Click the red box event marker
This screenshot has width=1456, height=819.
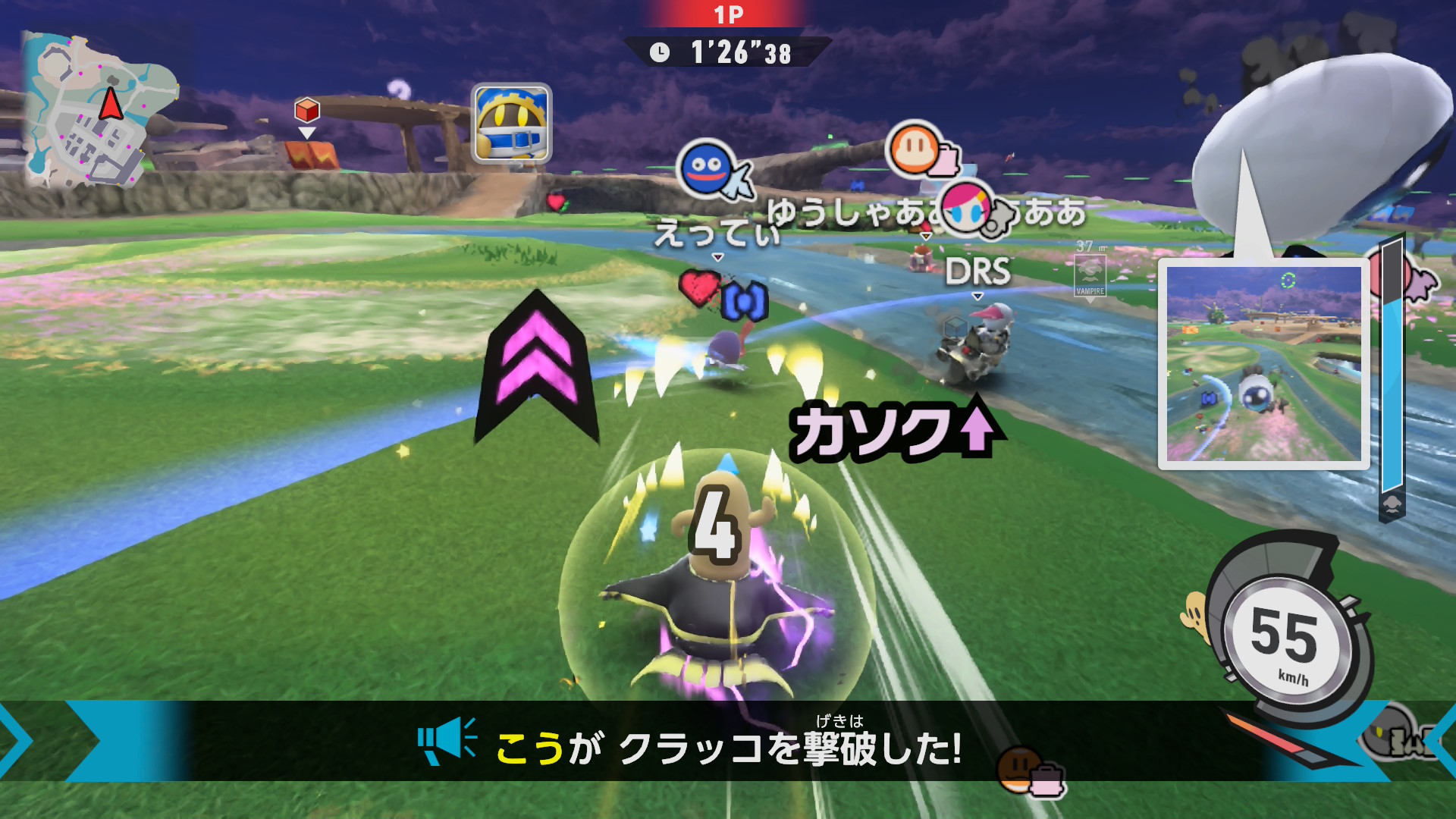point(307,111)
